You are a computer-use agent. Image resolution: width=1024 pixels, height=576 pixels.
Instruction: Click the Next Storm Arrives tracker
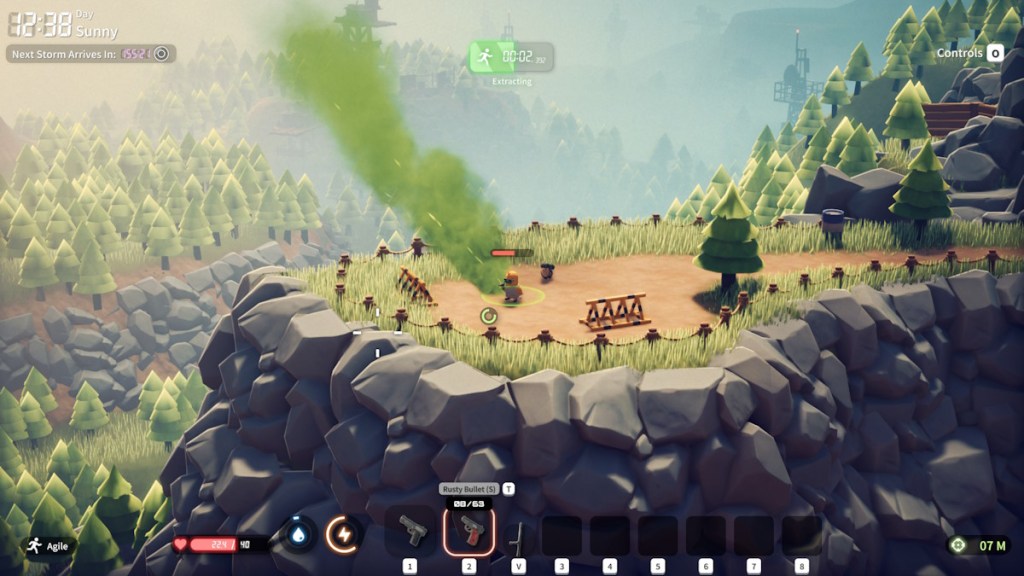[x=91, y=54]
